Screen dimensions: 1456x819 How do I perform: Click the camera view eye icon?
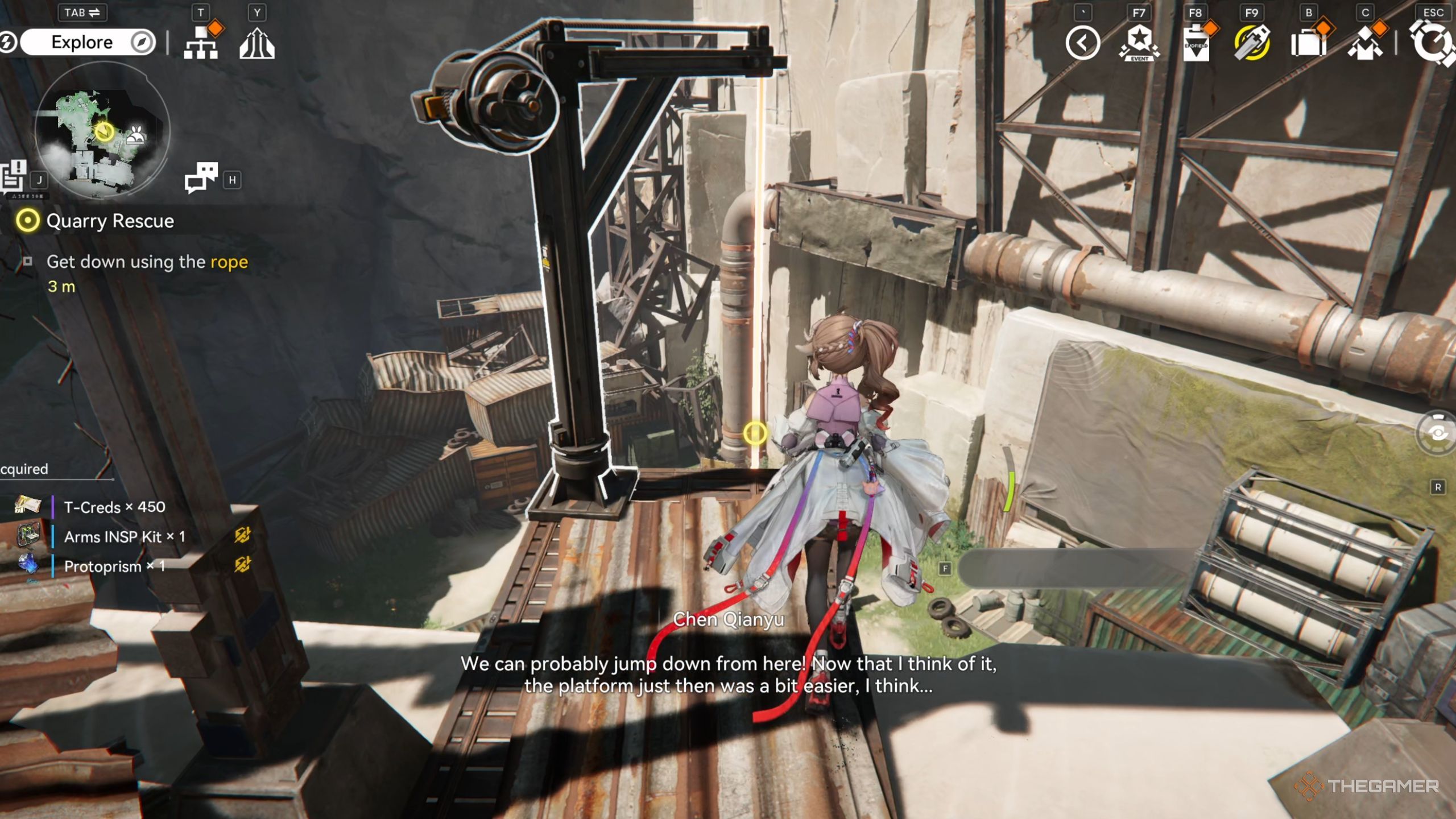(1437, 433)
